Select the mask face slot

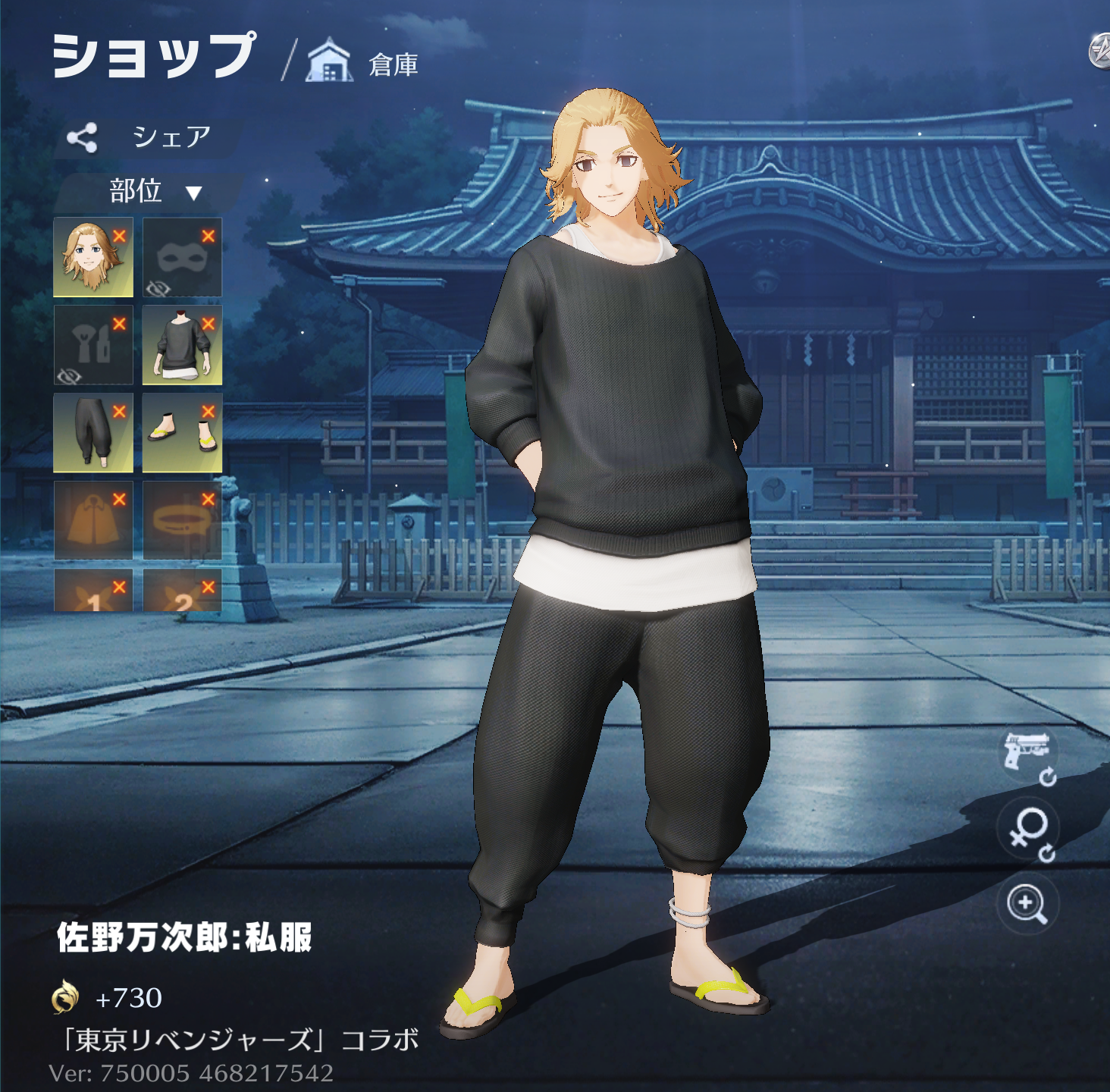(181, 258)
